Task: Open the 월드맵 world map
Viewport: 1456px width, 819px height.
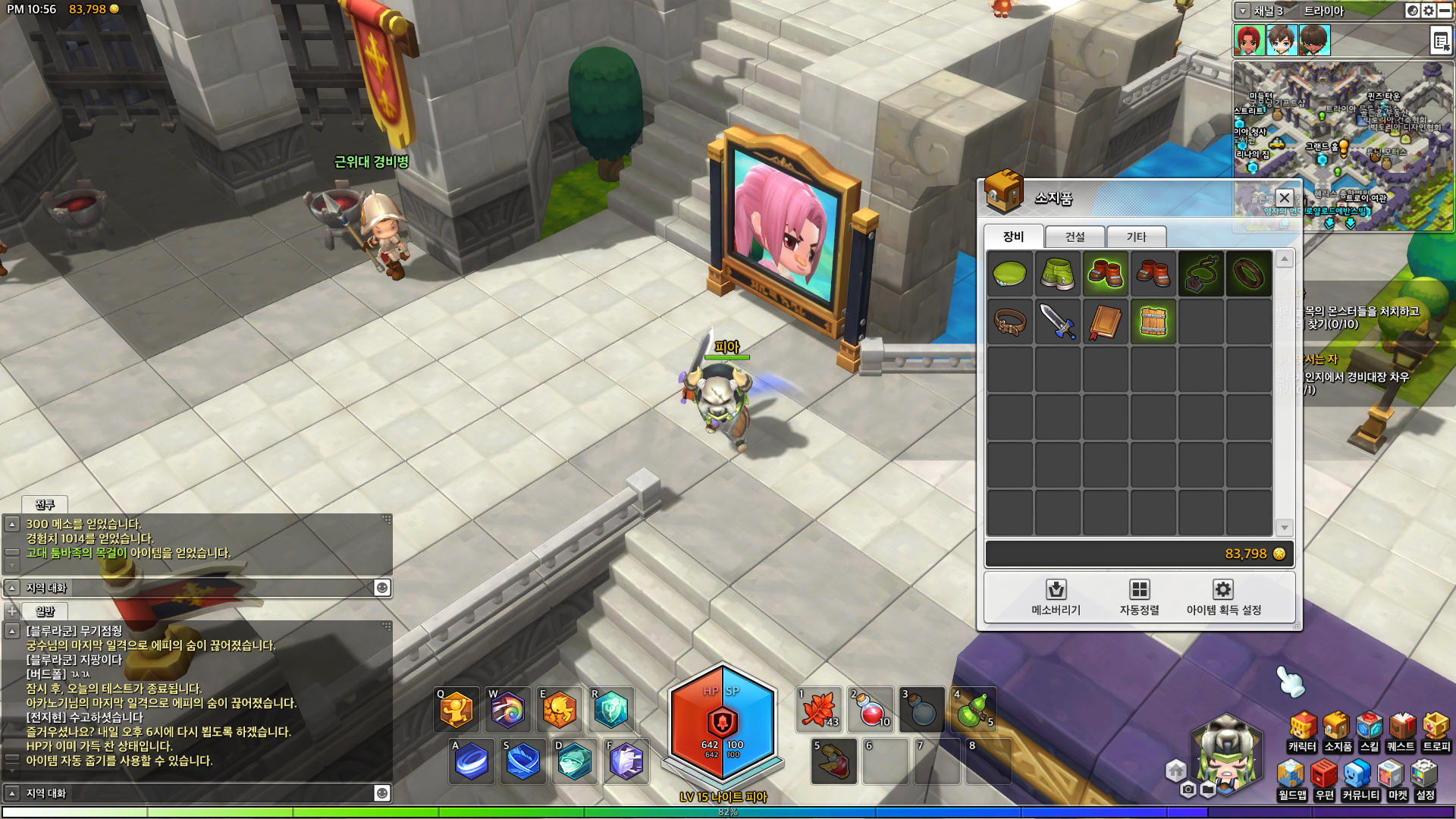Action: 1291,781
